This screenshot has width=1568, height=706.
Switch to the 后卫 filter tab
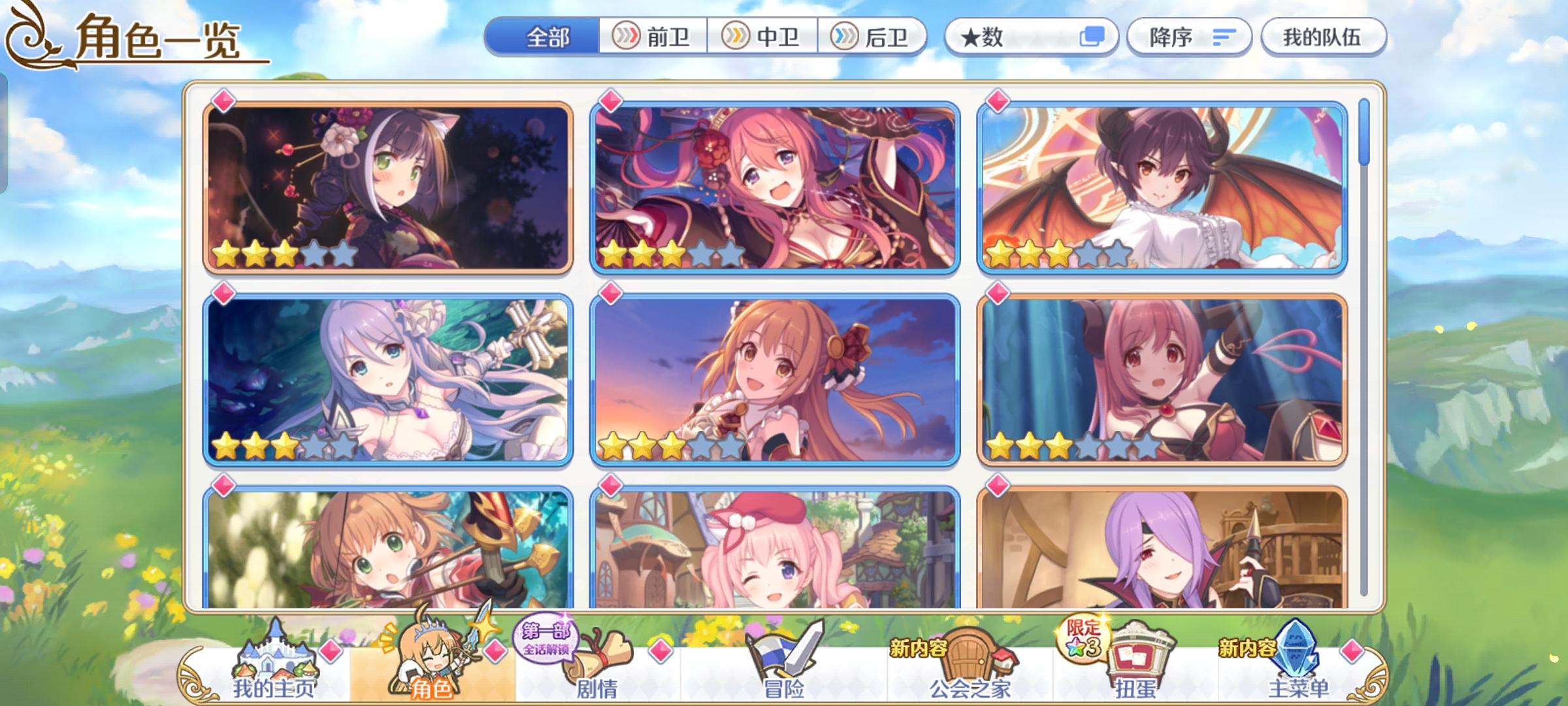click(x=875, y=37)
